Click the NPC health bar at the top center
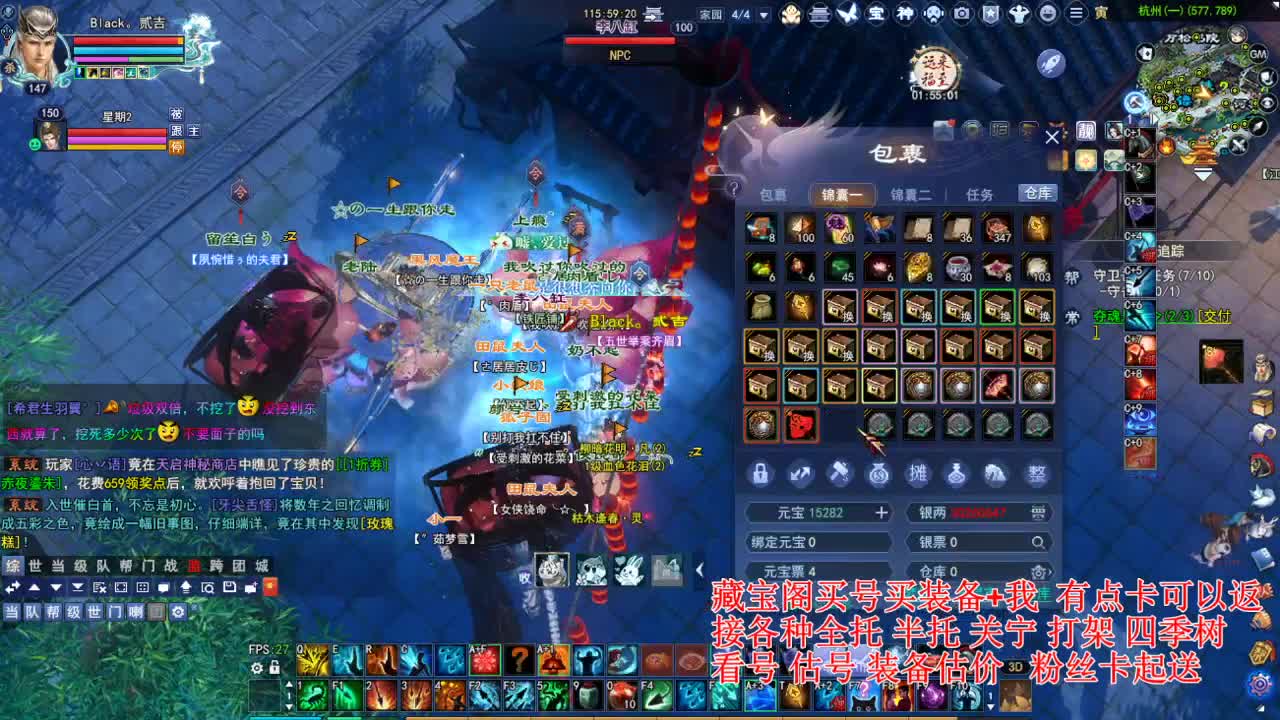The height and width of the screenshot is (720, 1280). tap(620, 38)
